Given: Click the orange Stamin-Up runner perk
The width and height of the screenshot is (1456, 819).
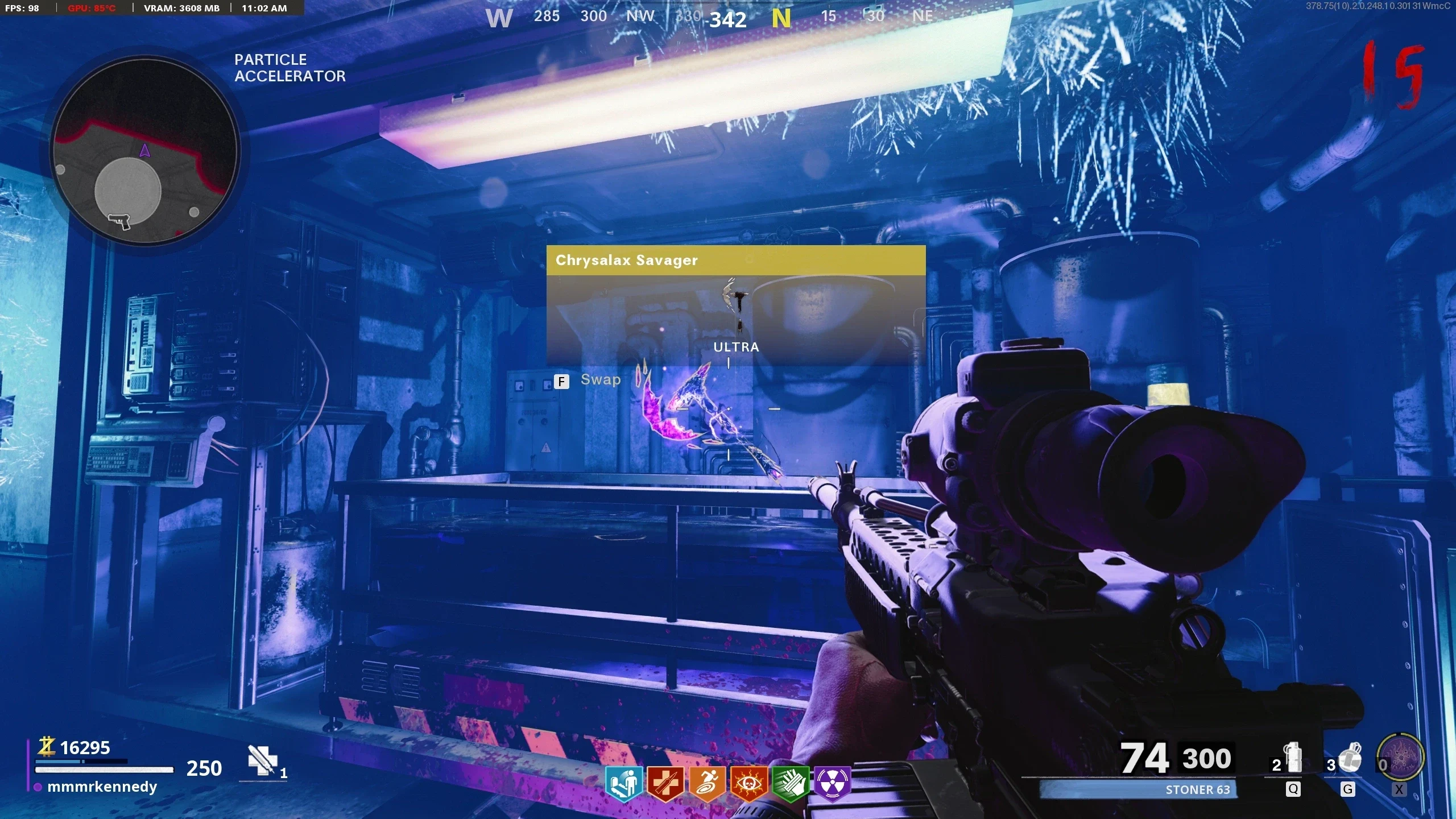Looking at the screenshot, I should coord(707,784).
